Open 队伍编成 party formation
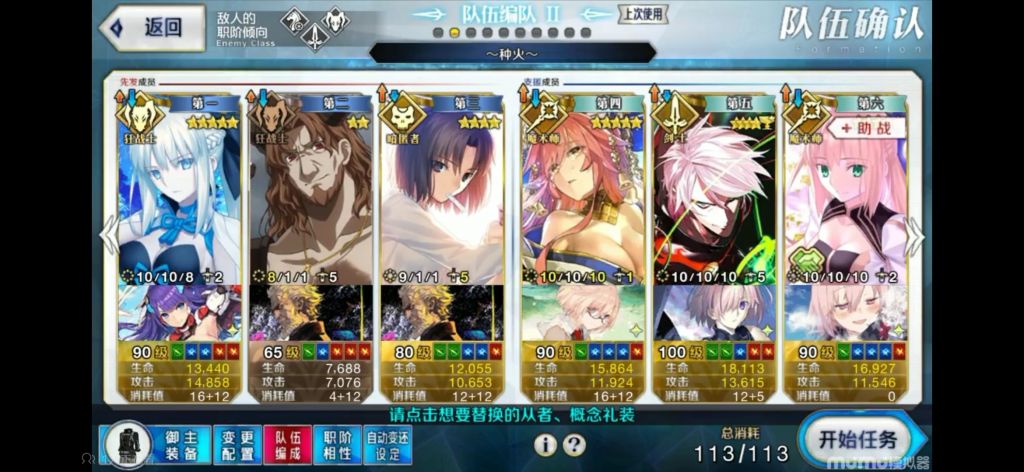Viewport: 1024px width, 472px height. tap(288, 442)
